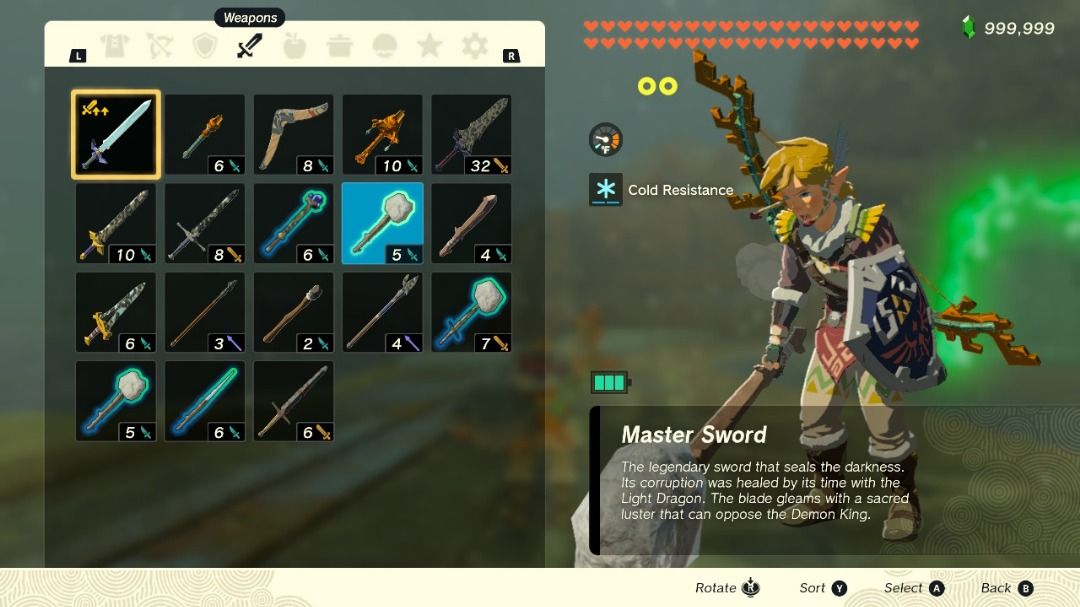Select the halberd spear with attack 4
1080x607 pixels.
pyautogui.click(x=382, y=312)
